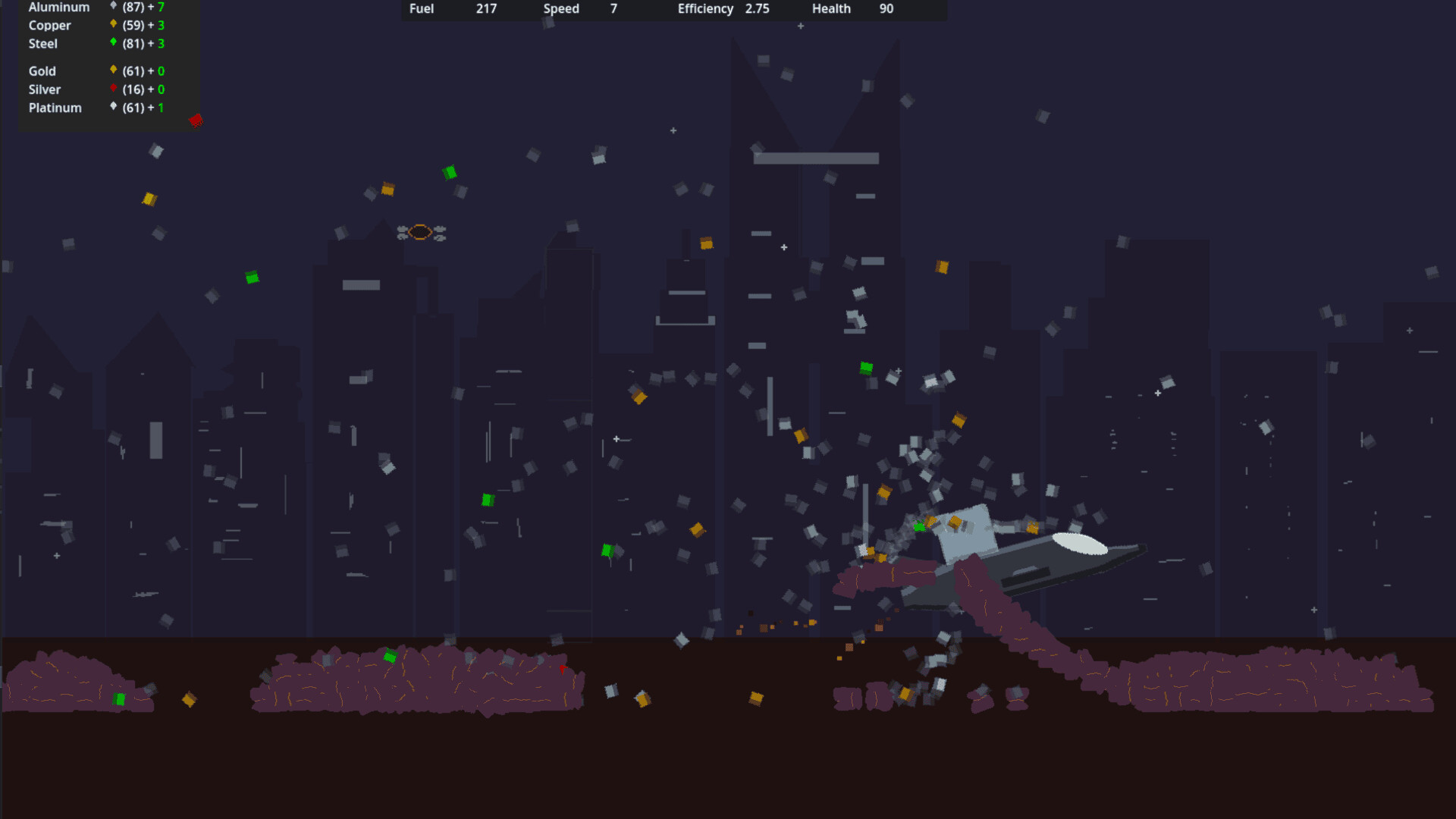Select the Gold resource diamond icon
1456x819 pixels.
[112, 71]
